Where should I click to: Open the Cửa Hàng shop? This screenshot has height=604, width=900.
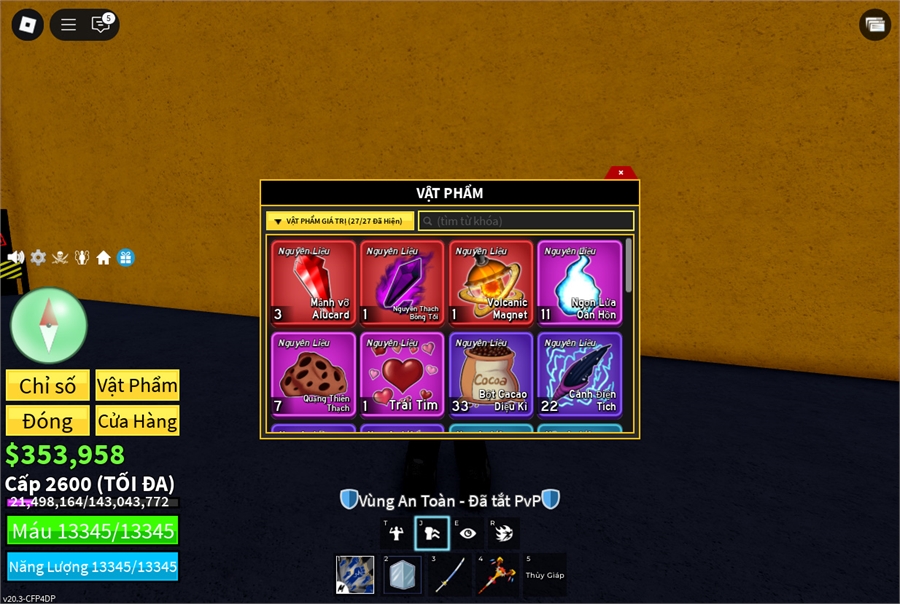pos(137,420)
